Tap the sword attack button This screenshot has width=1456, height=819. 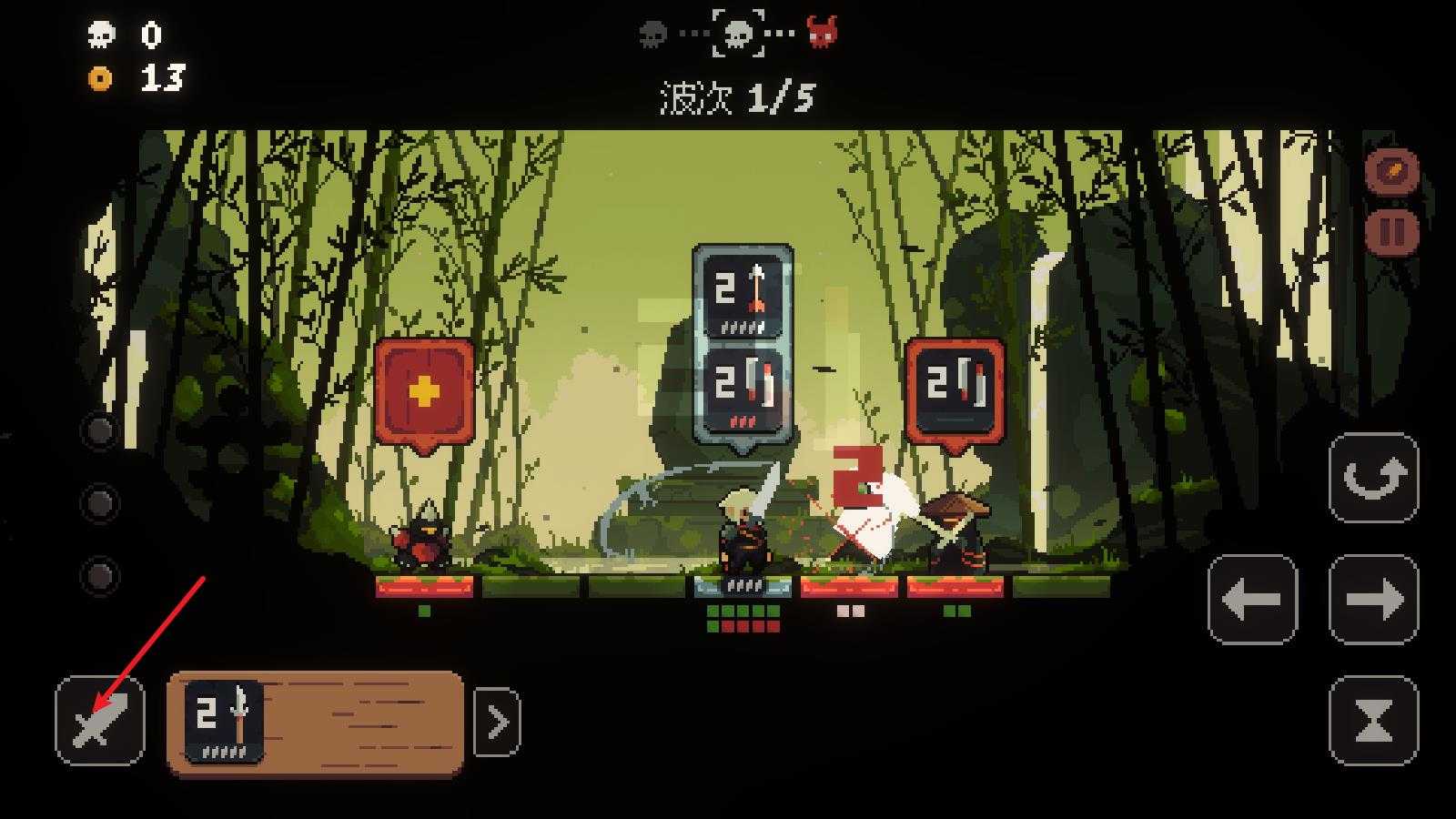click(99, 721)
